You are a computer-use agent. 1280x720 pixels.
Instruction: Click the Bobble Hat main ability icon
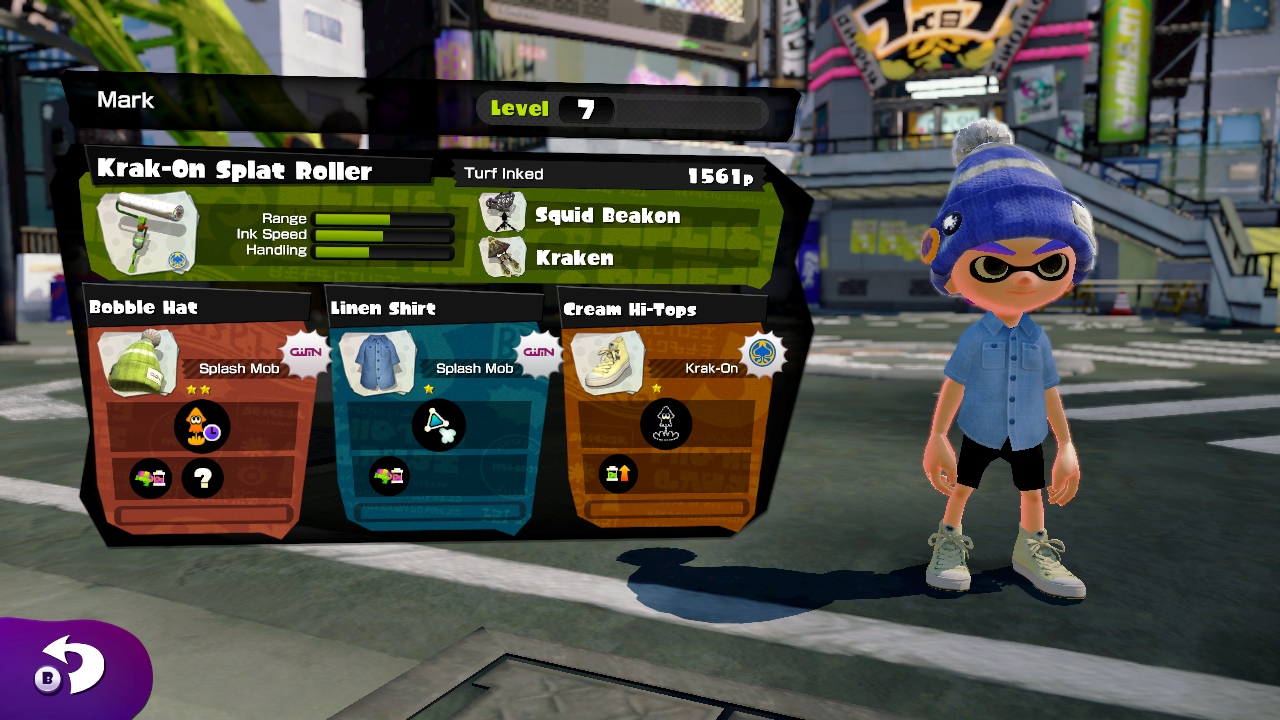coord(202,426)
